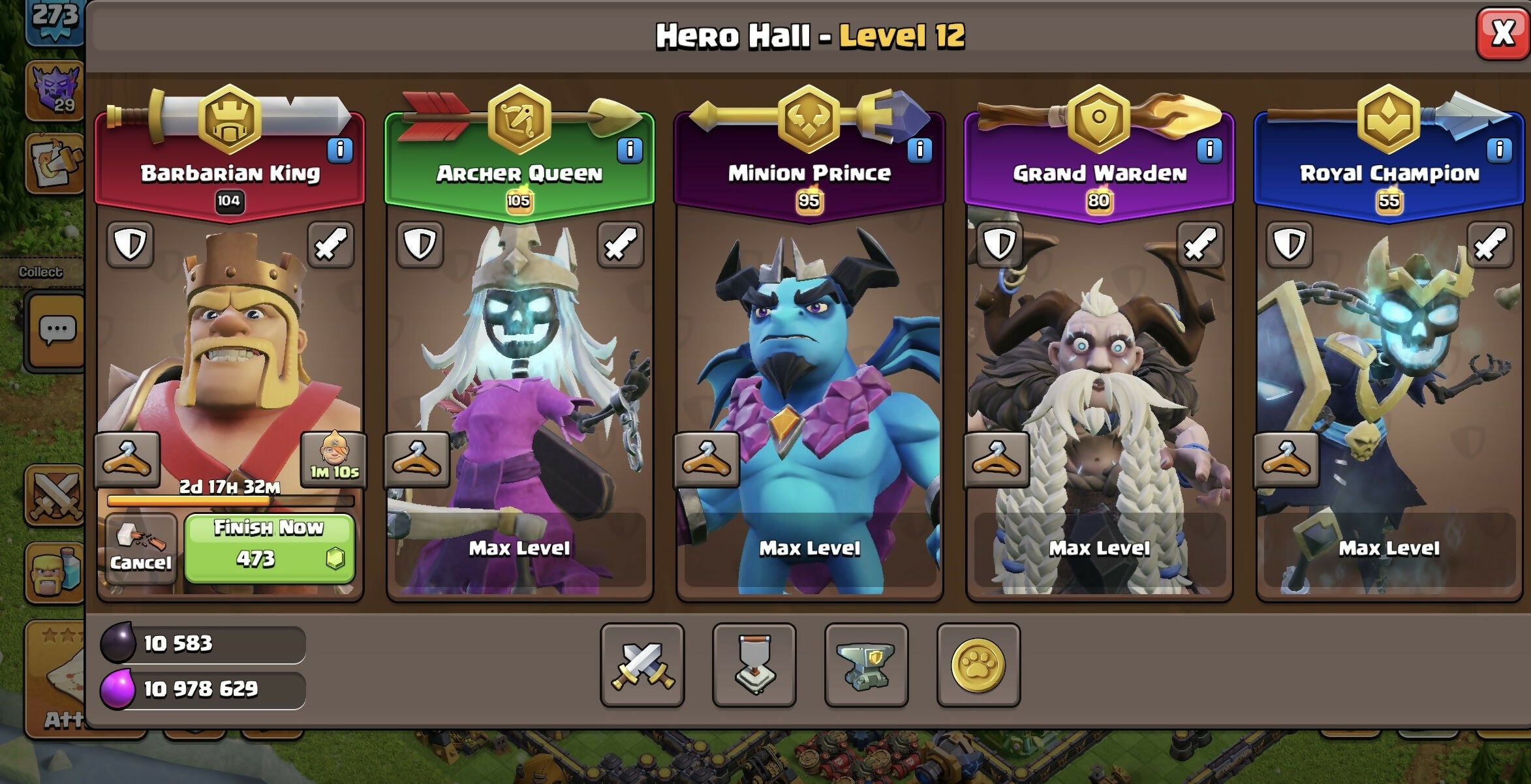Open Barbarian King info
Image resolution: width=1531 pixels, height=784 pixels.
coord(340,150)
